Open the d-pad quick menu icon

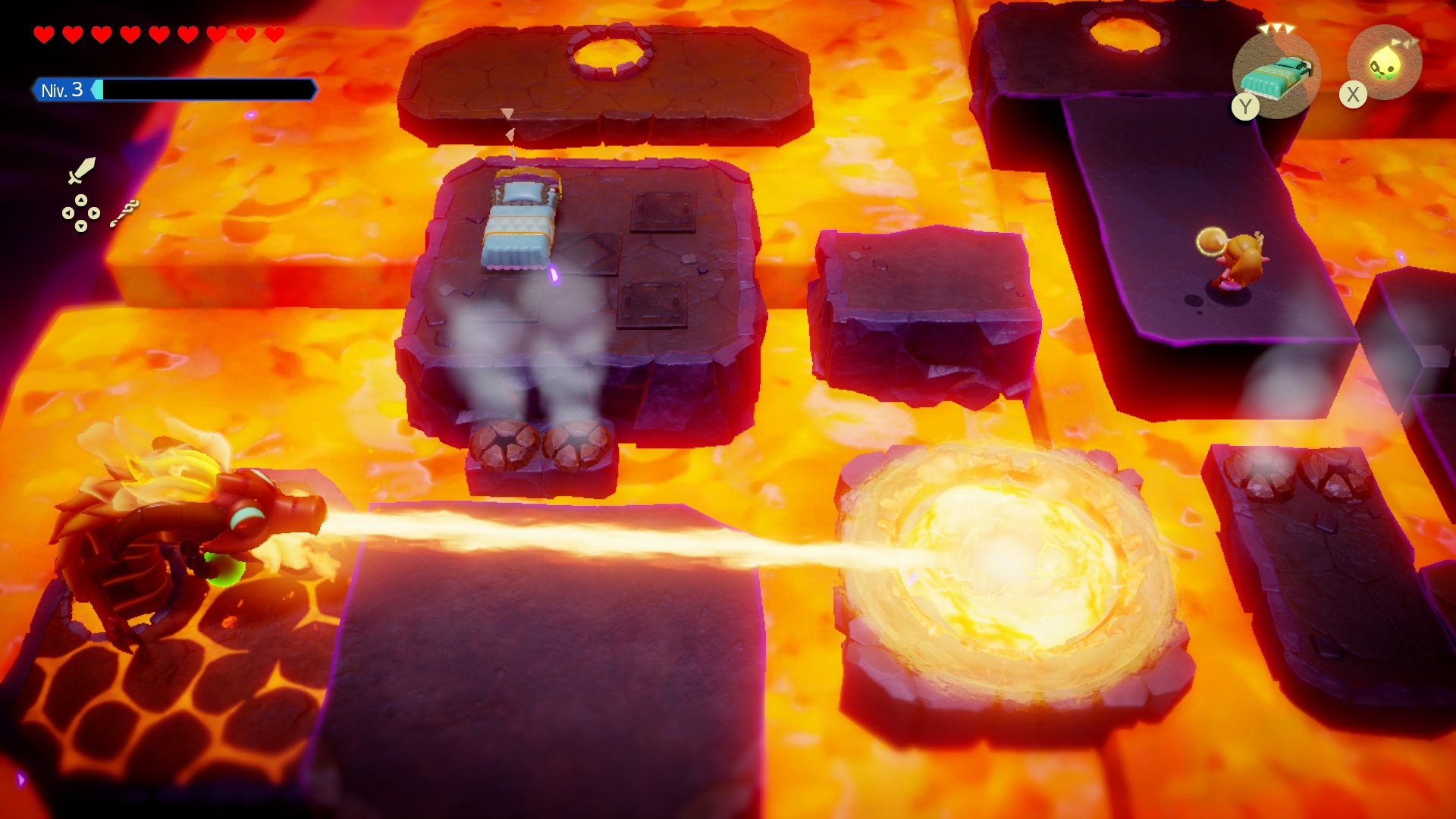(80, 213)
